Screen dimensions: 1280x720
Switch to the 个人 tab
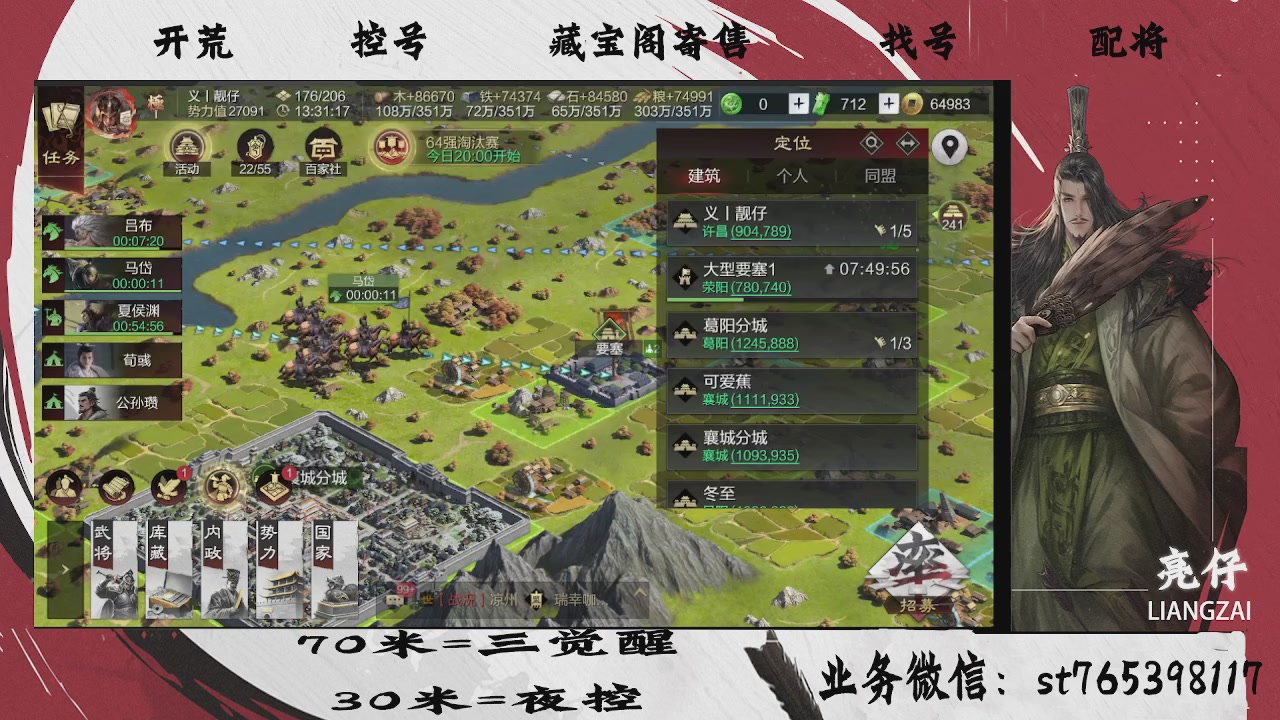pyautogui.click(x=793, y=175)
